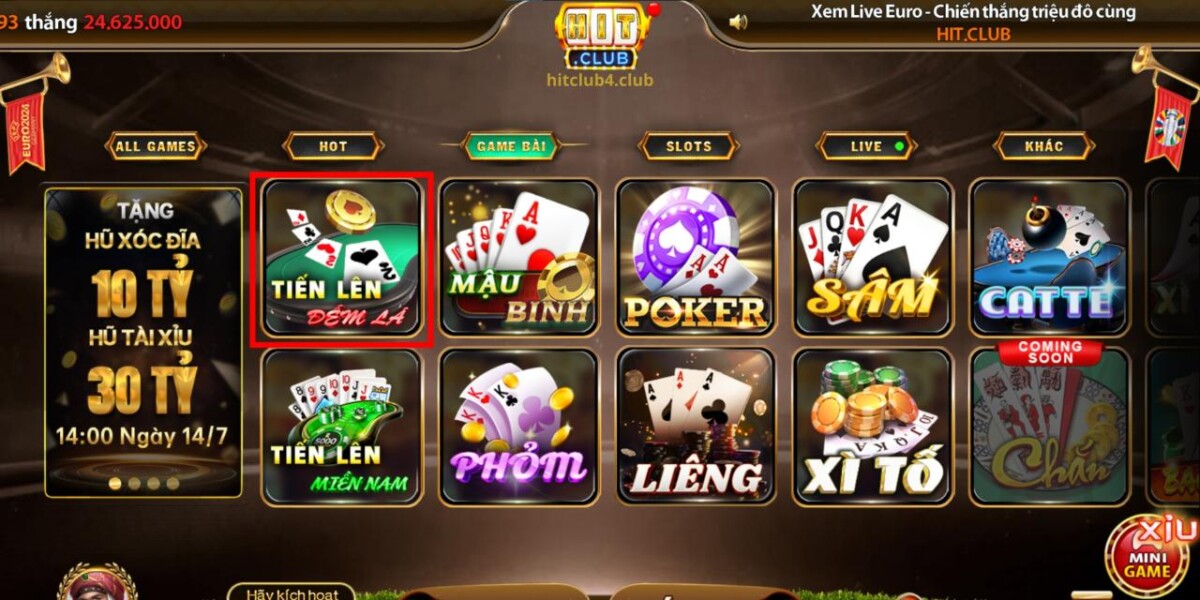Switch to the LIVE tab
Screen dimensions: 1200x600
coord(867,146)
